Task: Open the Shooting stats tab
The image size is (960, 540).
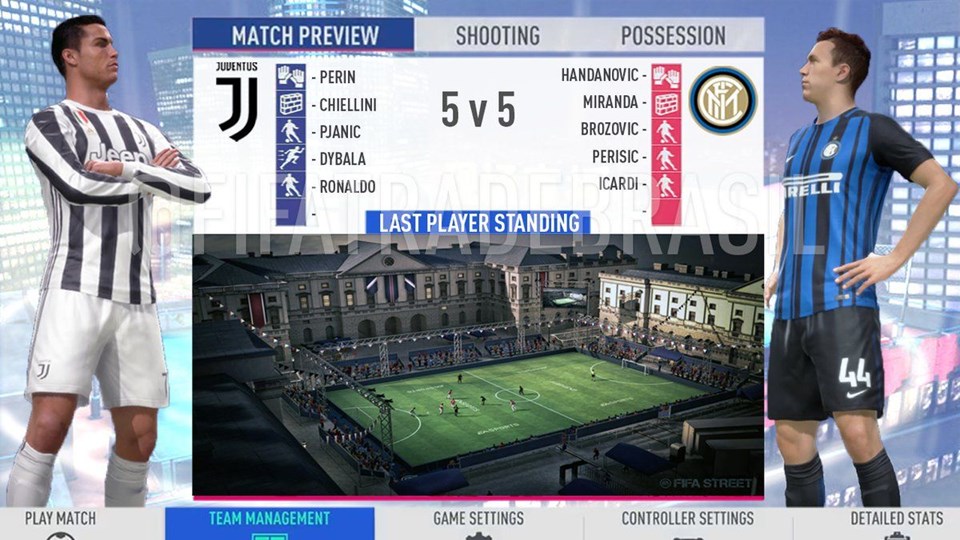Action: (x=497, y=36)
